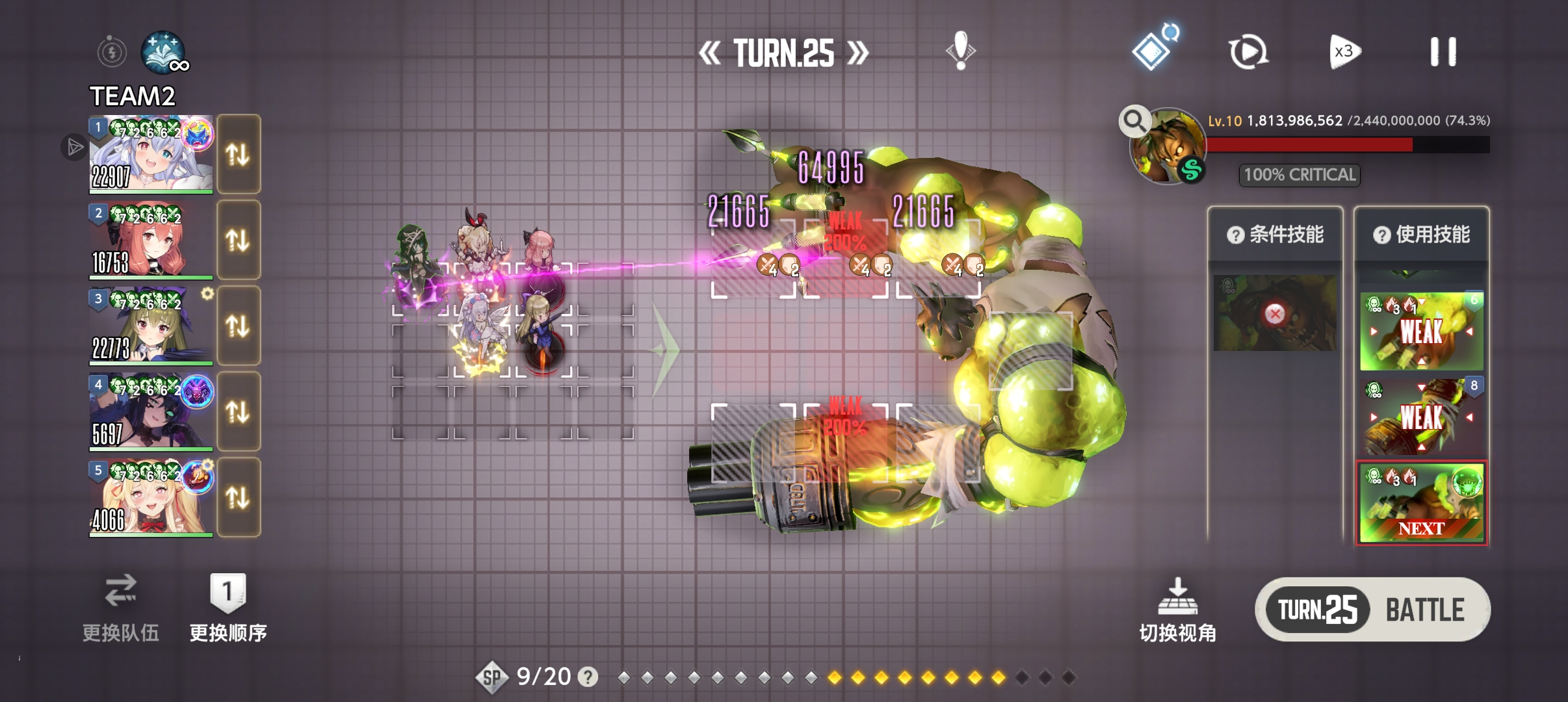Click the exclamation alert icon beside turn counter
Screen dimensions: 1568x702
(x=960, y=51)
